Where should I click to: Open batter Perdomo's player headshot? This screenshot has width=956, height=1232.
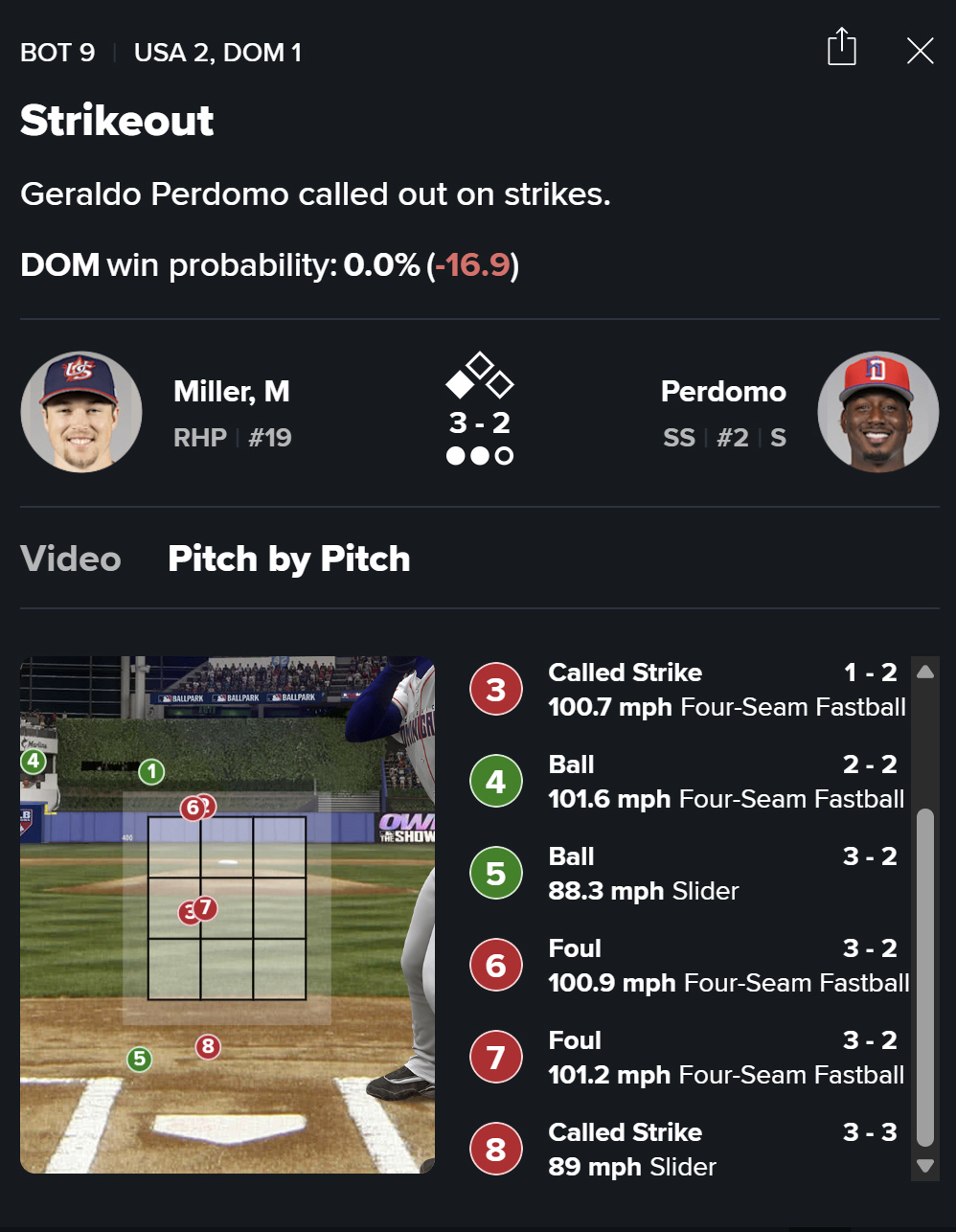(x=877, y=412)
